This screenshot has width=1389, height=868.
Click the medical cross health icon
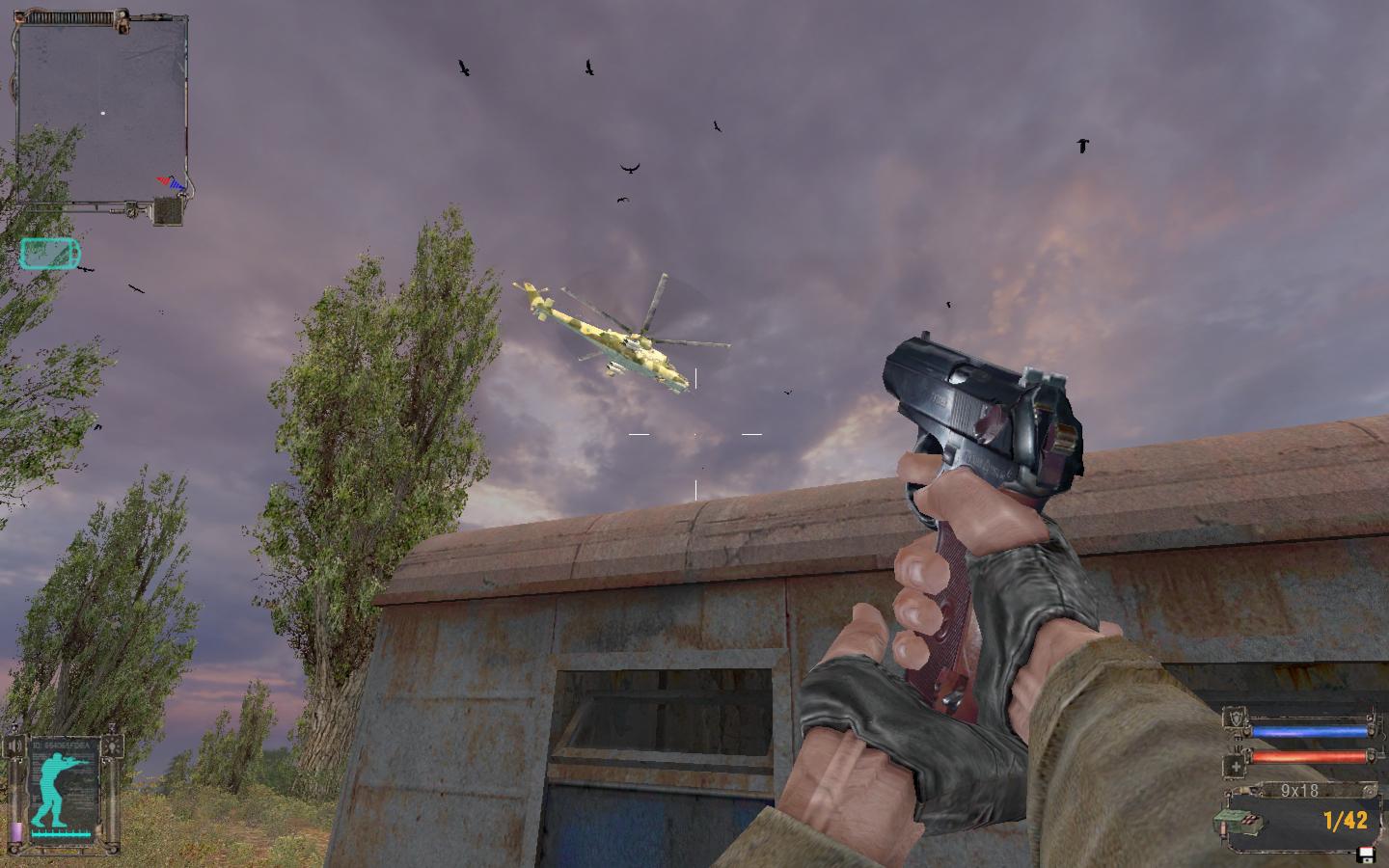pos(1235,767)
